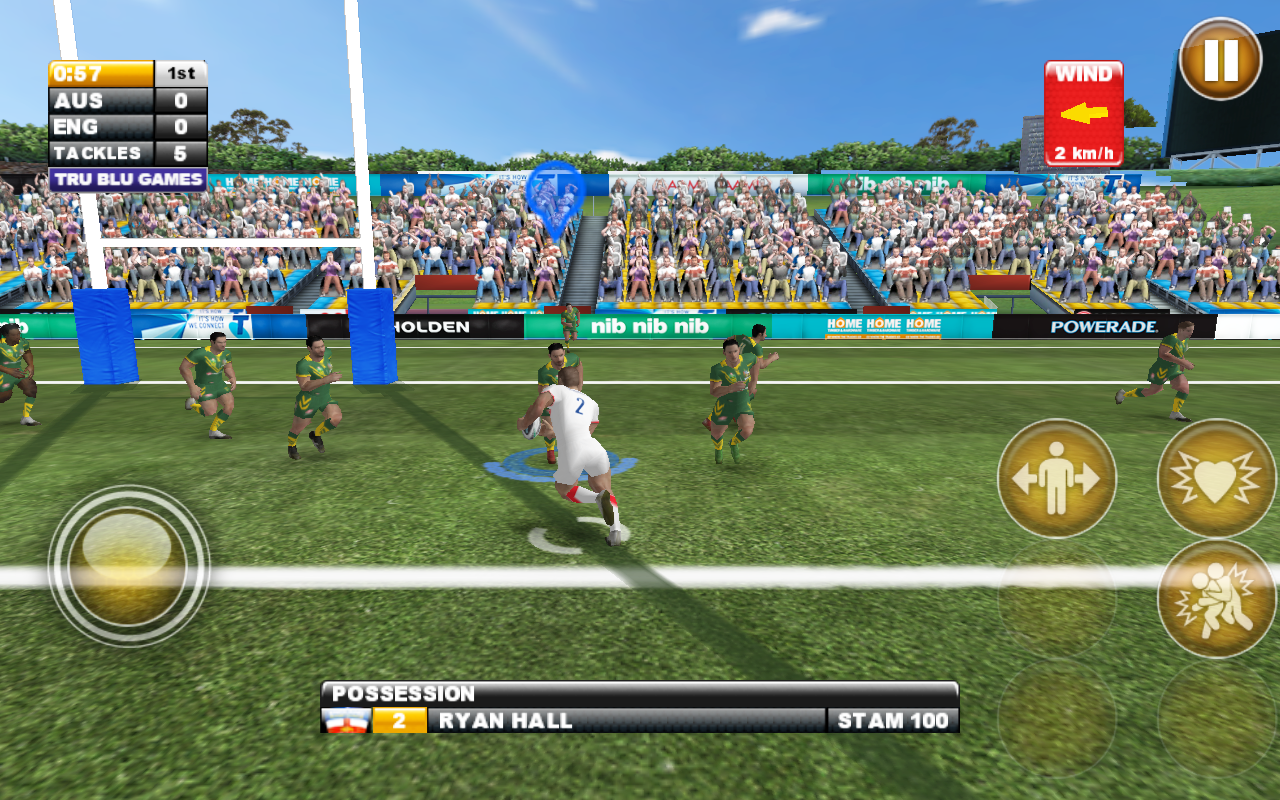This screenshot has height=800, width=1280.
Task: Tap the heart burst sprint icon
Action: click(1216, 477)
